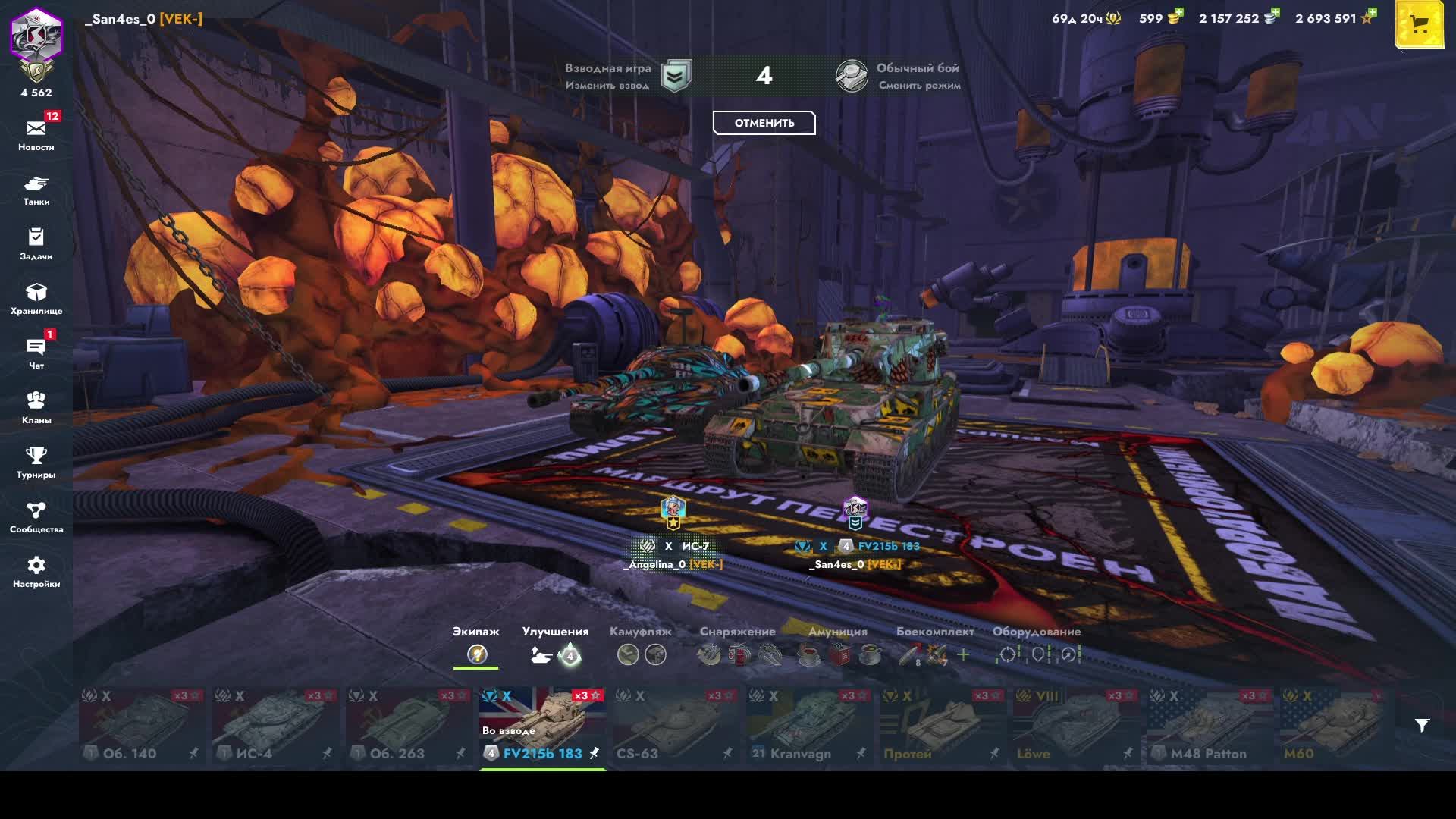Open the shop cart button
The height and width of the screenshot is (819, 1456).
click(x=1419, y=26)
